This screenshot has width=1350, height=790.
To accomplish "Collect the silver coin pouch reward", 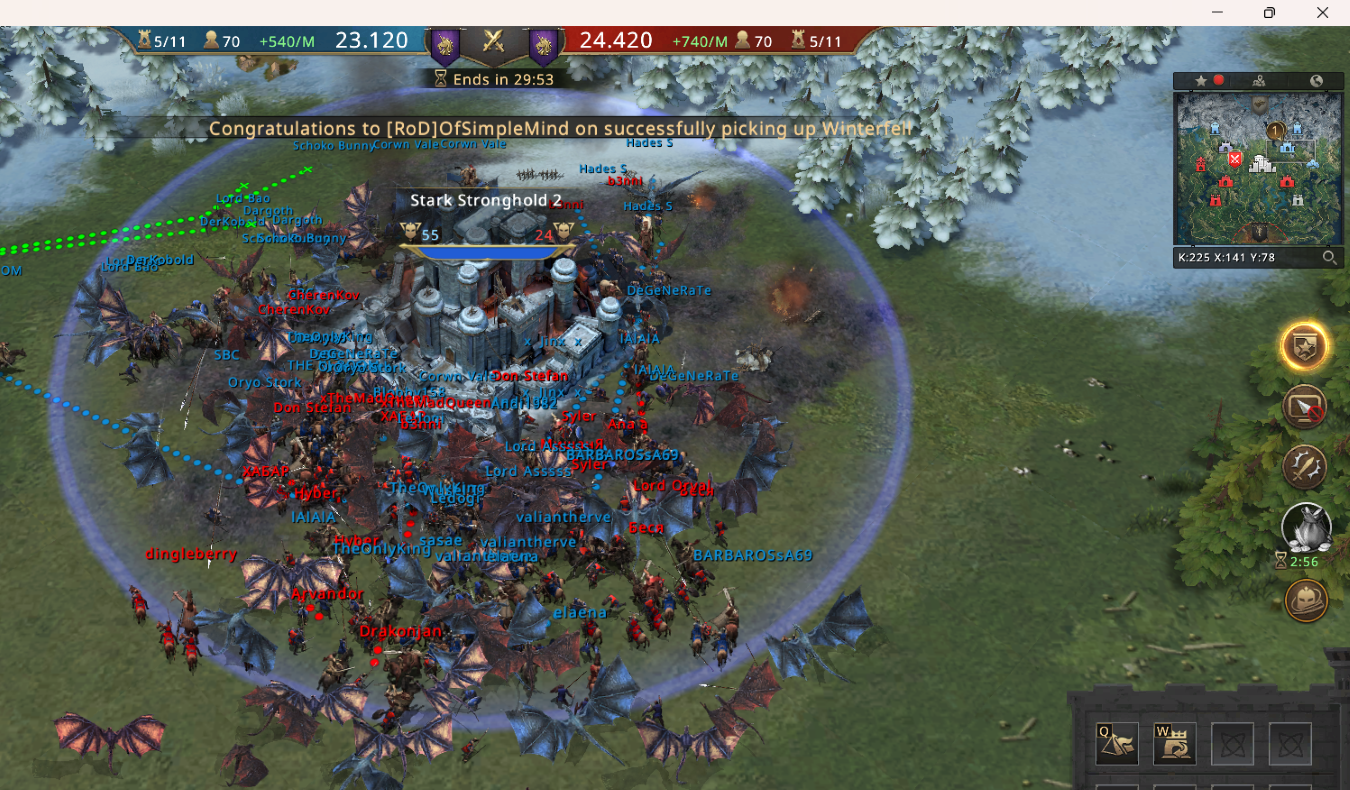I will 1306,527.
